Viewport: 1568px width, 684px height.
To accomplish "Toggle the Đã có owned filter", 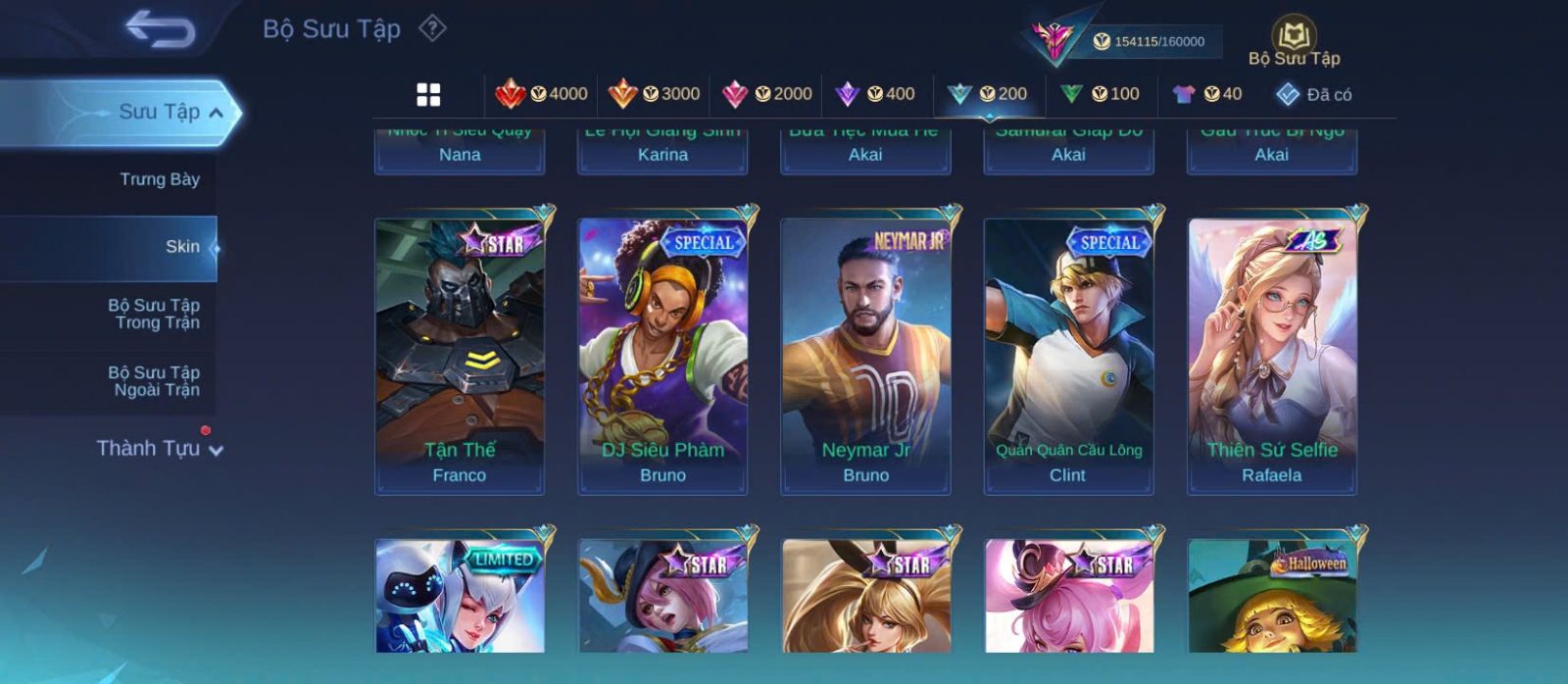I will pos(1313,95).
